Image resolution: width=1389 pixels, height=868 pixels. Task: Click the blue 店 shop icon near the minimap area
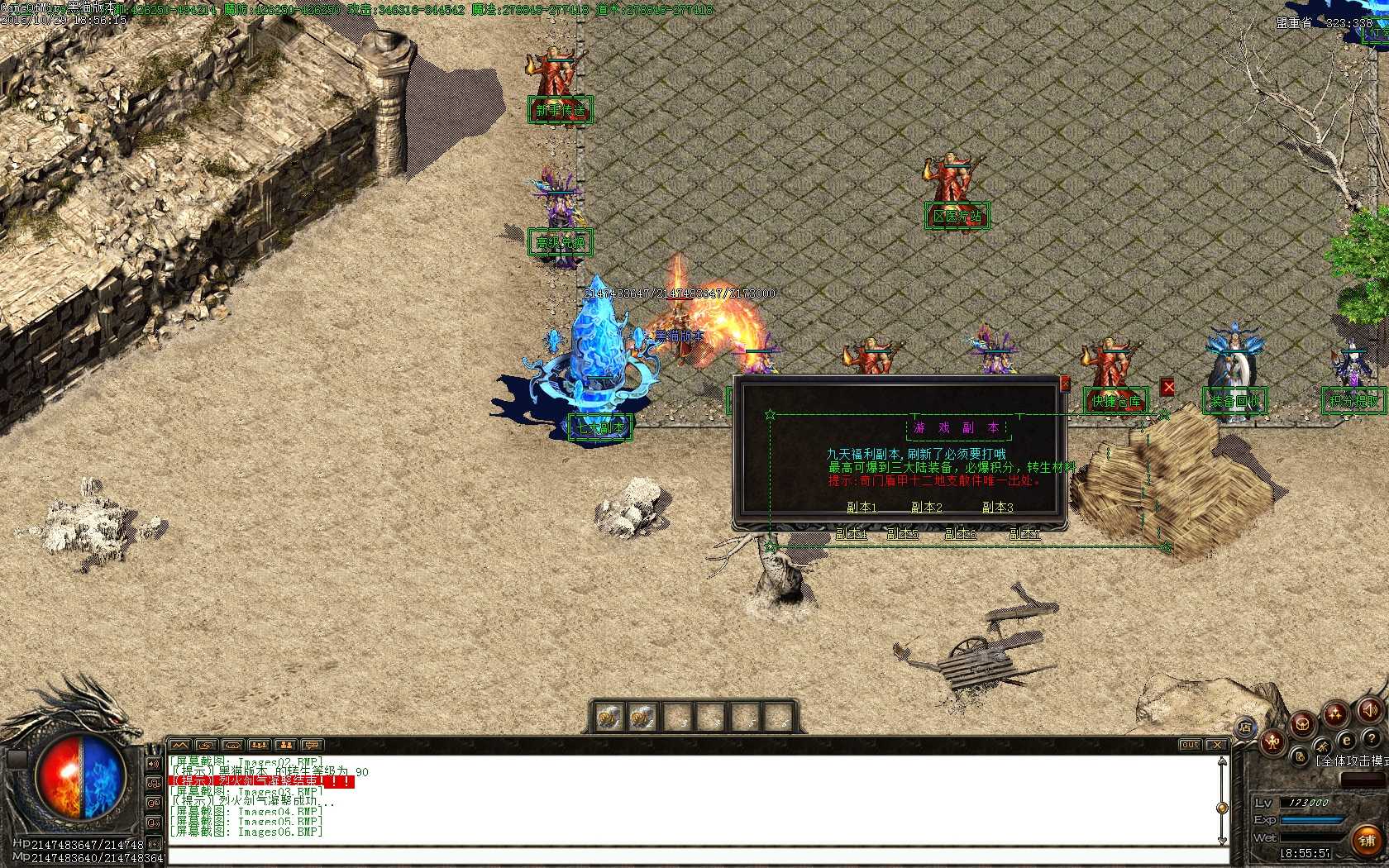coord(1246,726)
